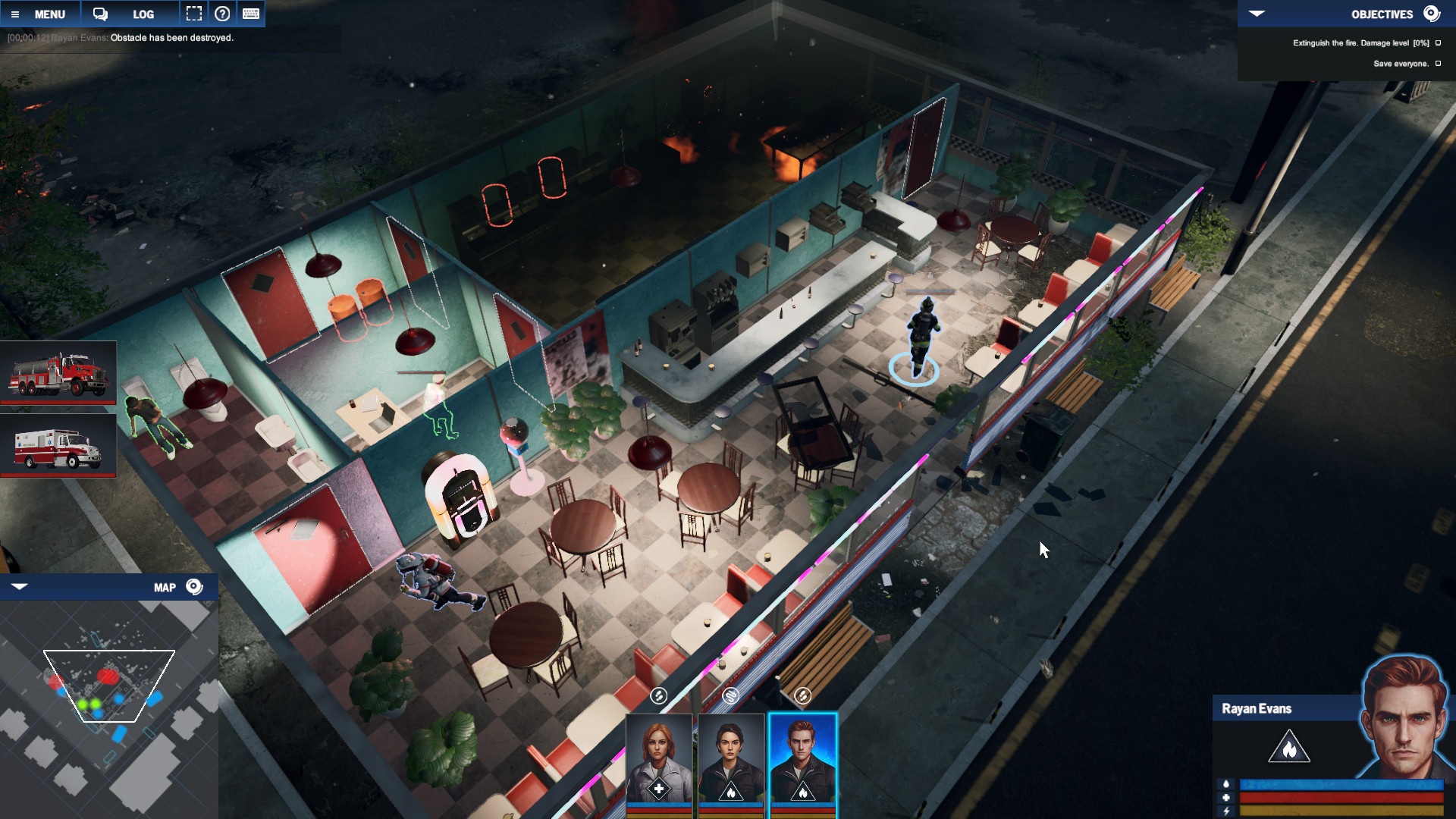Image resolution: width=1456 pixels, height=819 pixels.
Task: Open the MENU item
Action: [50, 14]
